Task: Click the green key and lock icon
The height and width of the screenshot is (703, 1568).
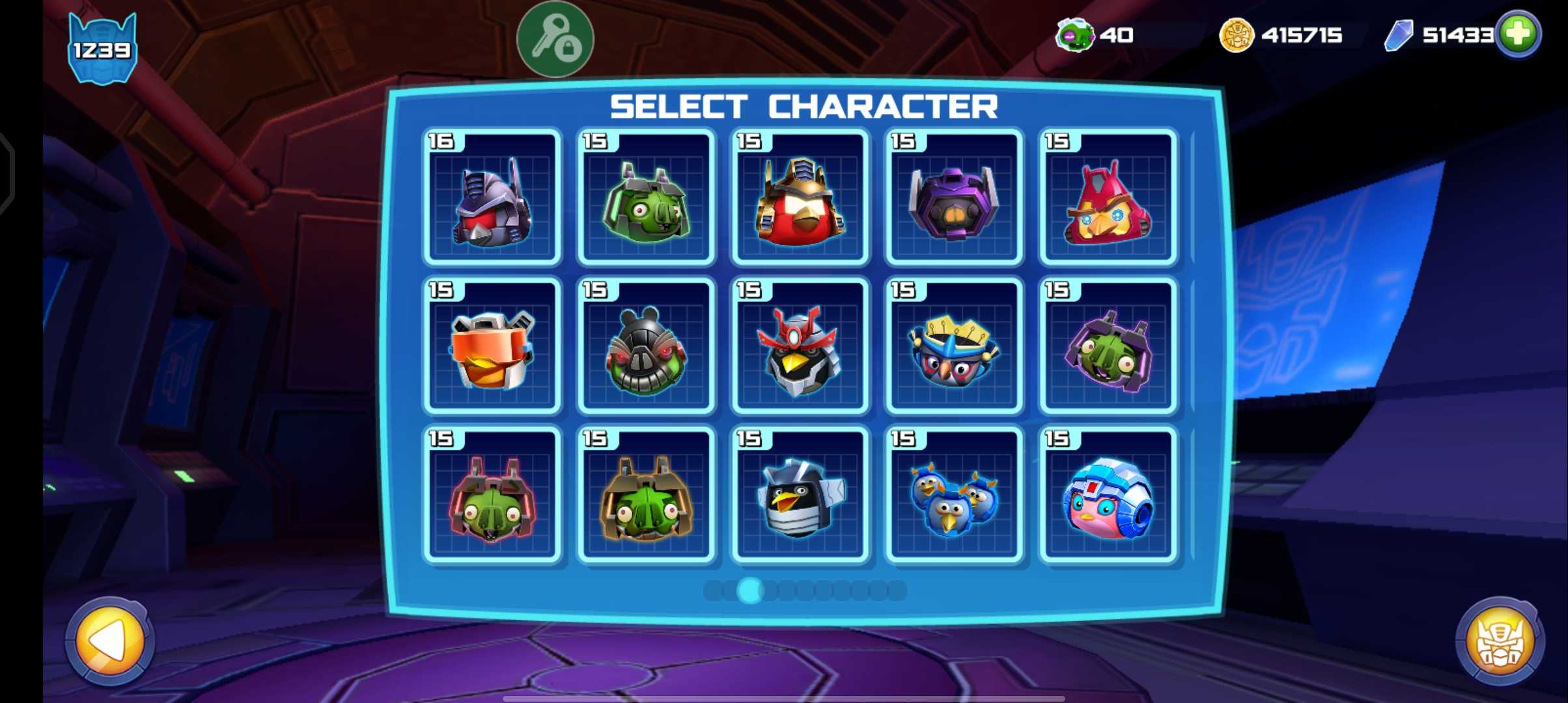Action: (555, 39)
